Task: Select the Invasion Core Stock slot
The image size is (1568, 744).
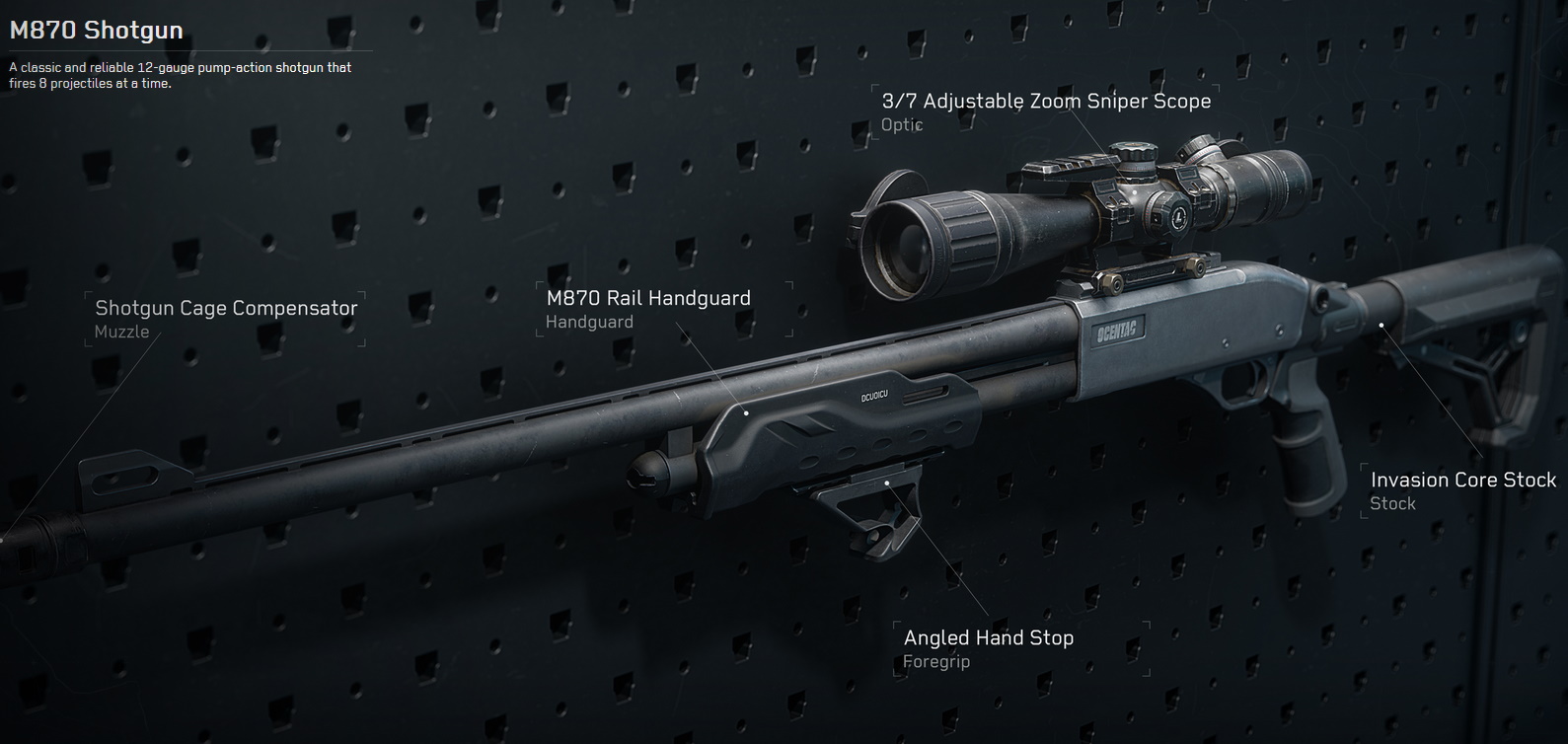Action: coord(1462,490)
